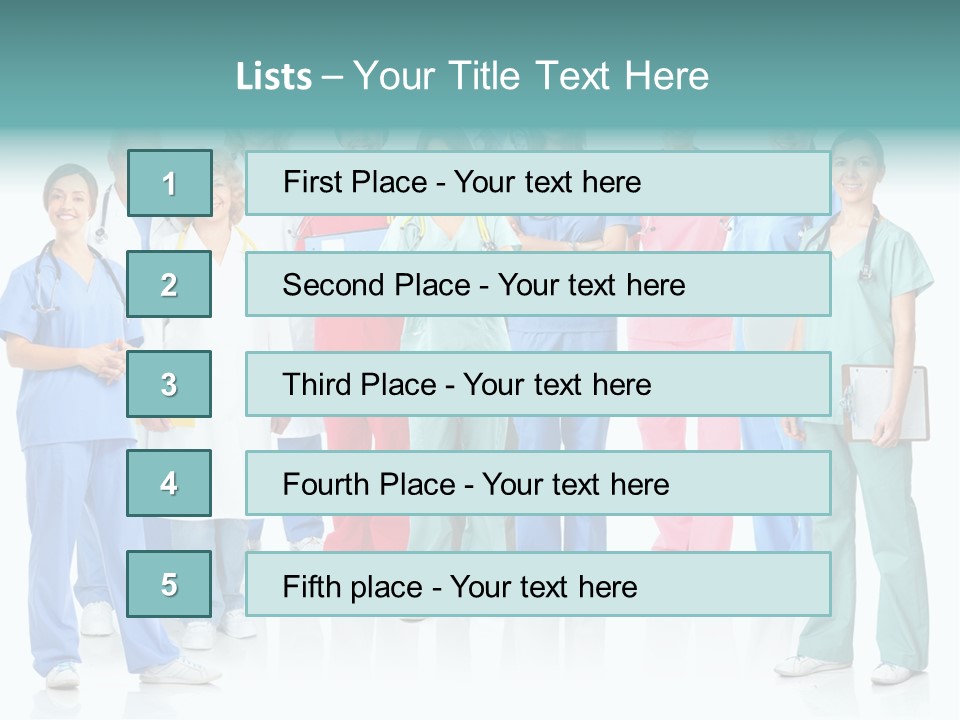Select the number 4 box
Image resolution: width=960 pixels, height=720 pixels.
point(169,483)
